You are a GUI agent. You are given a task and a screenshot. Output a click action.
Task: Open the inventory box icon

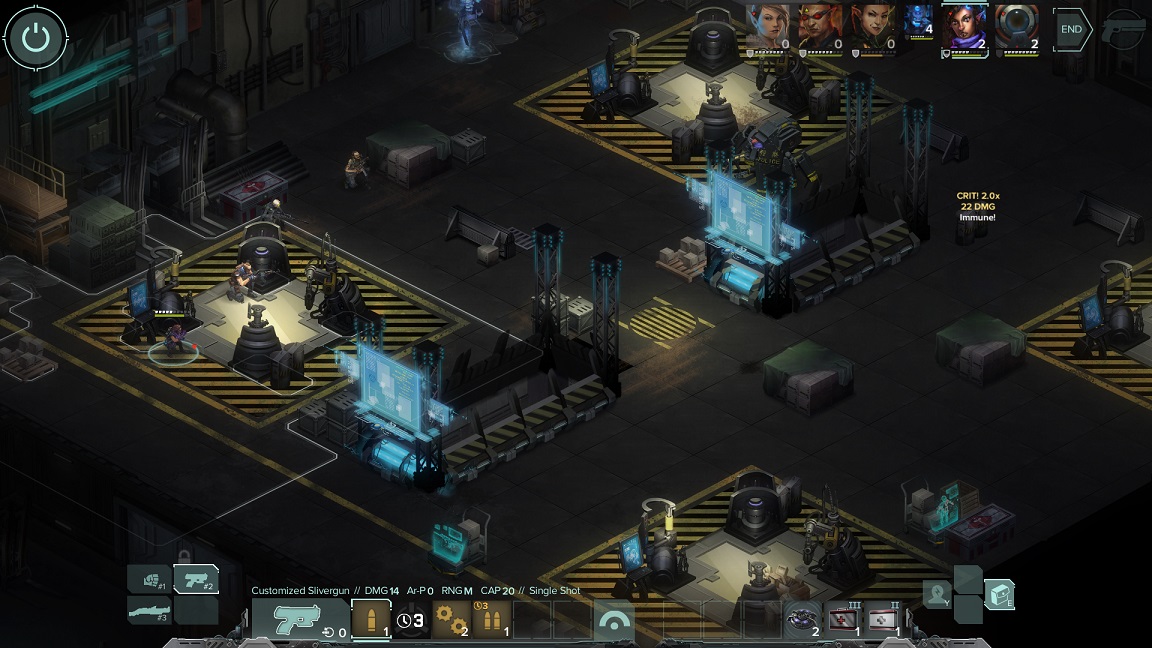(x=999, y=594)
